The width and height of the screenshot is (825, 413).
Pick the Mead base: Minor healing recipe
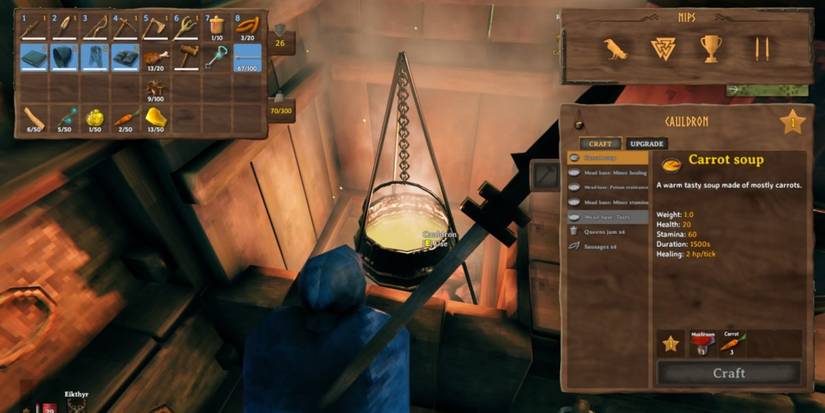605,172
